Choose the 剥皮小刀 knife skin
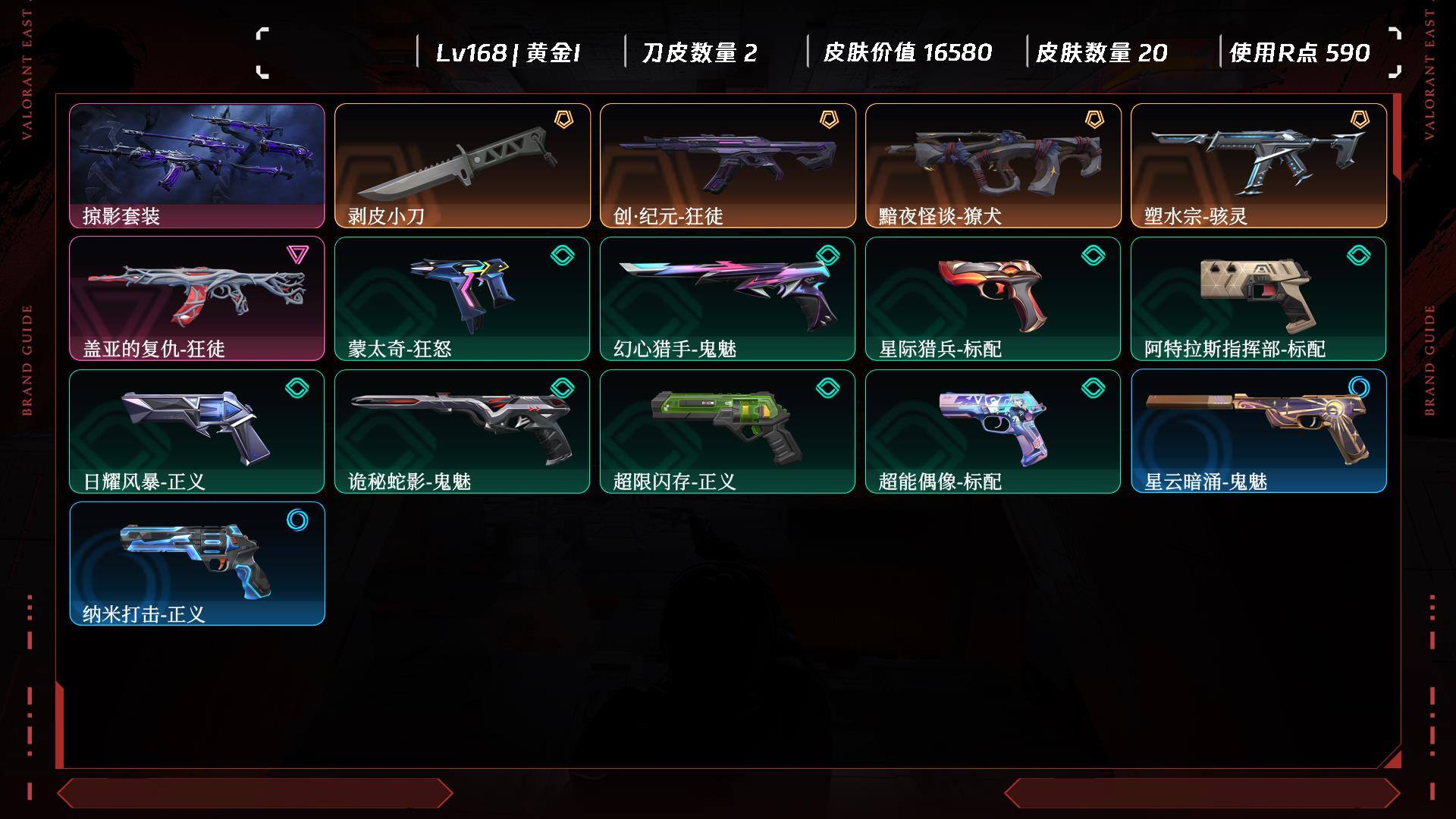This screenshot has height=819, width=1456. click(463, 165)
